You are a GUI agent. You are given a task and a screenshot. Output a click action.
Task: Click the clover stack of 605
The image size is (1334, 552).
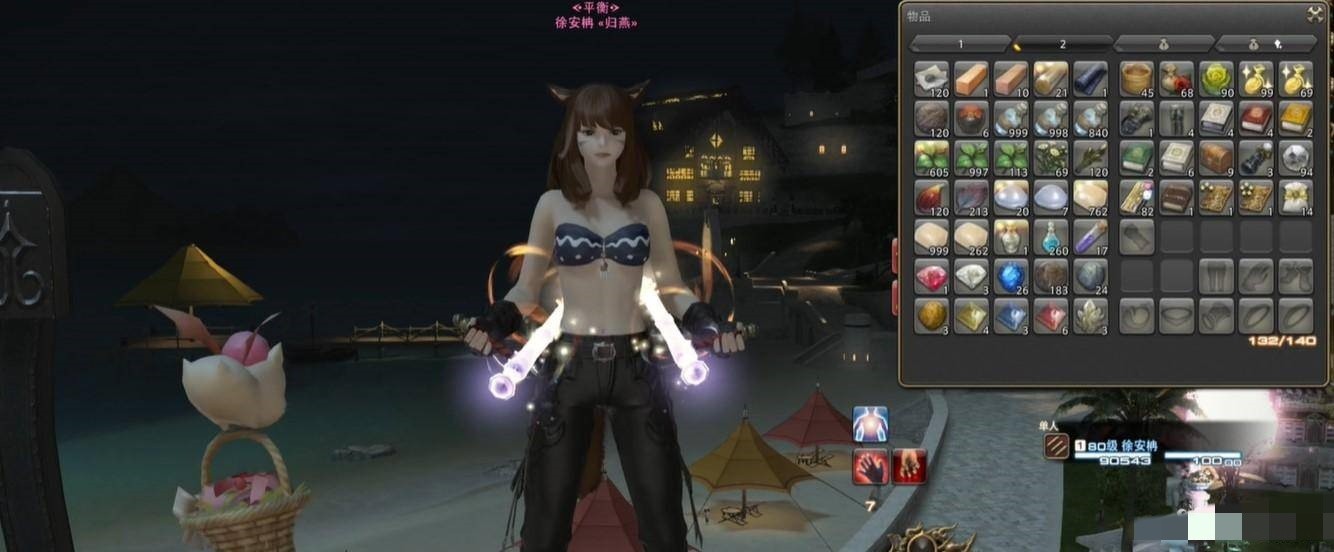(932, 158)
